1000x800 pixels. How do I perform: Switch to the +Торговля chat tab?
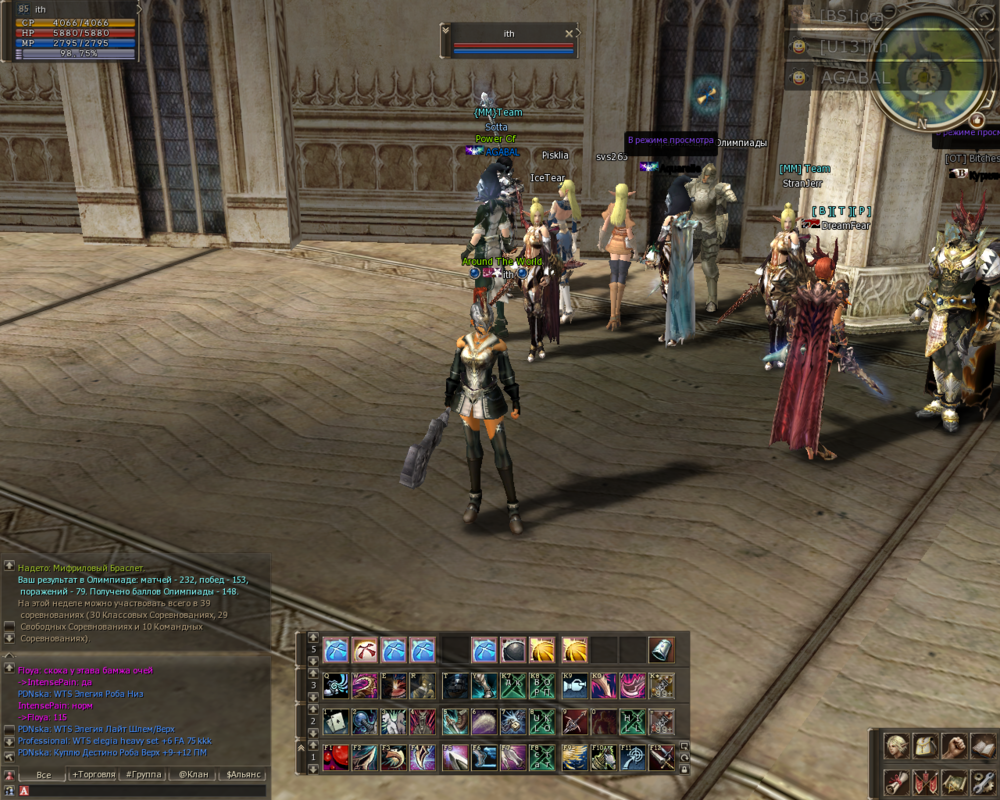(x=92, y=774)
